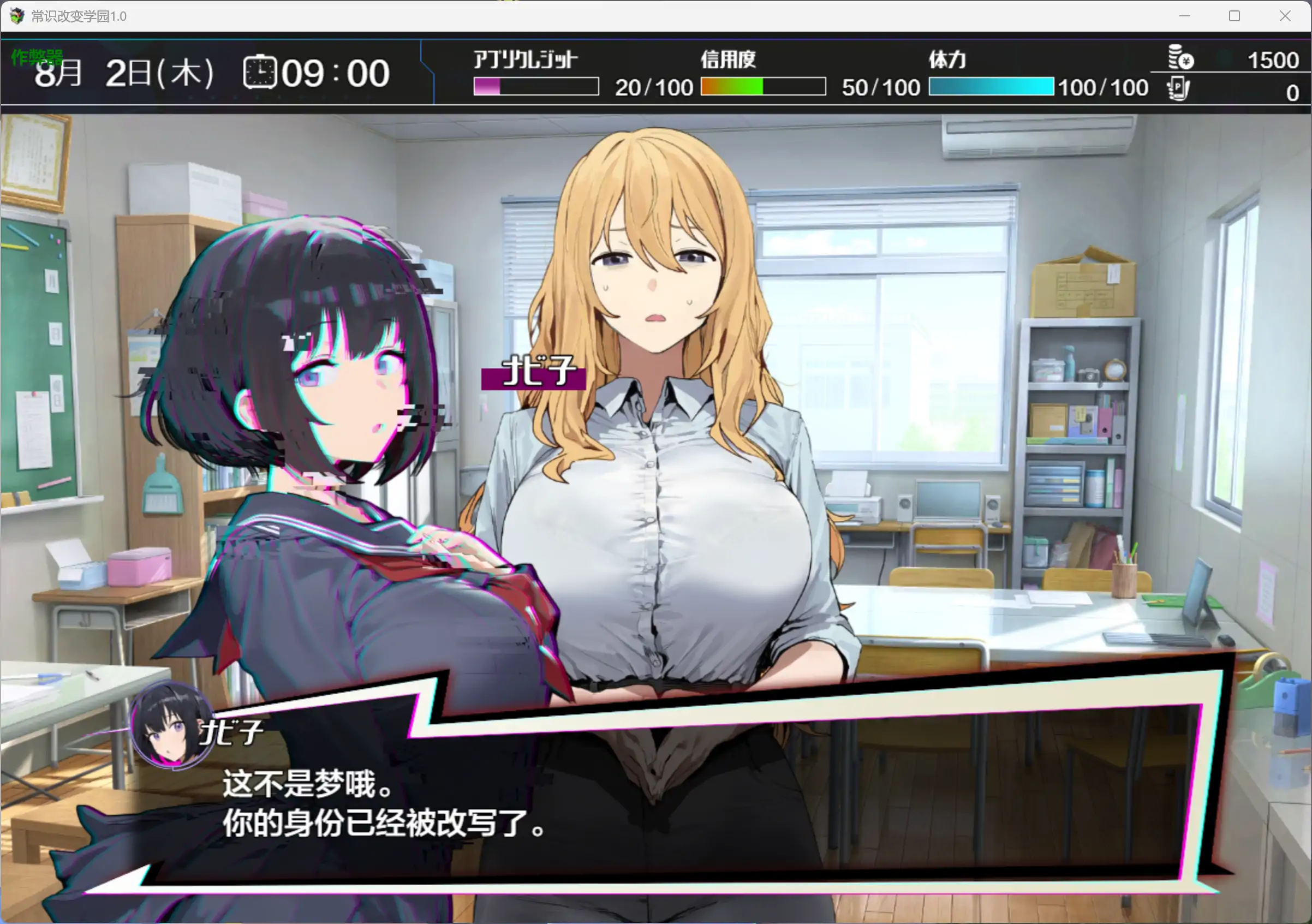Click the 体力 stamina bar
This screenshot has height=924, width=1312.
992,87
